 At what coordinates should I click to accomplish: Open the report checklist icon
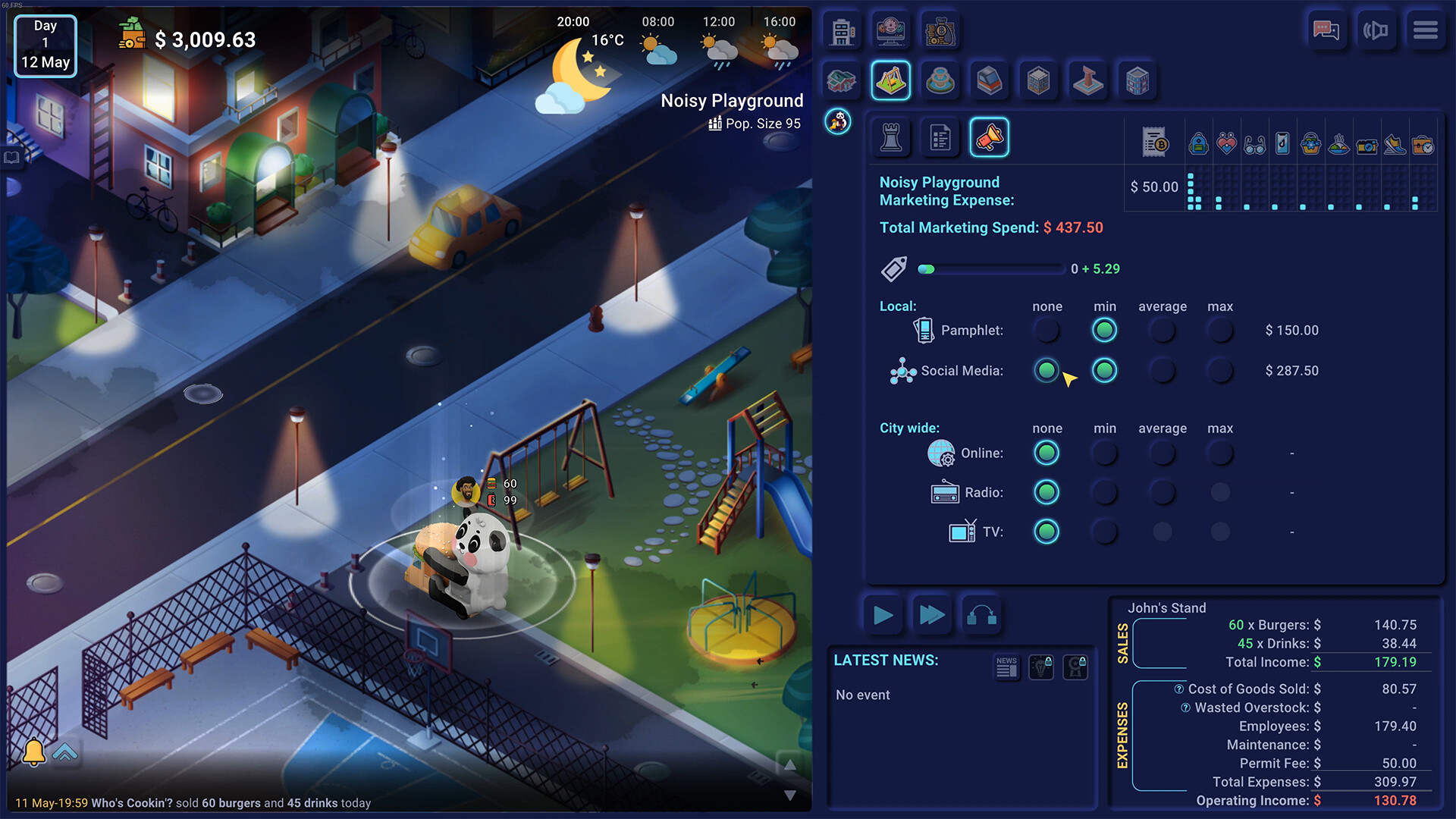940,137
